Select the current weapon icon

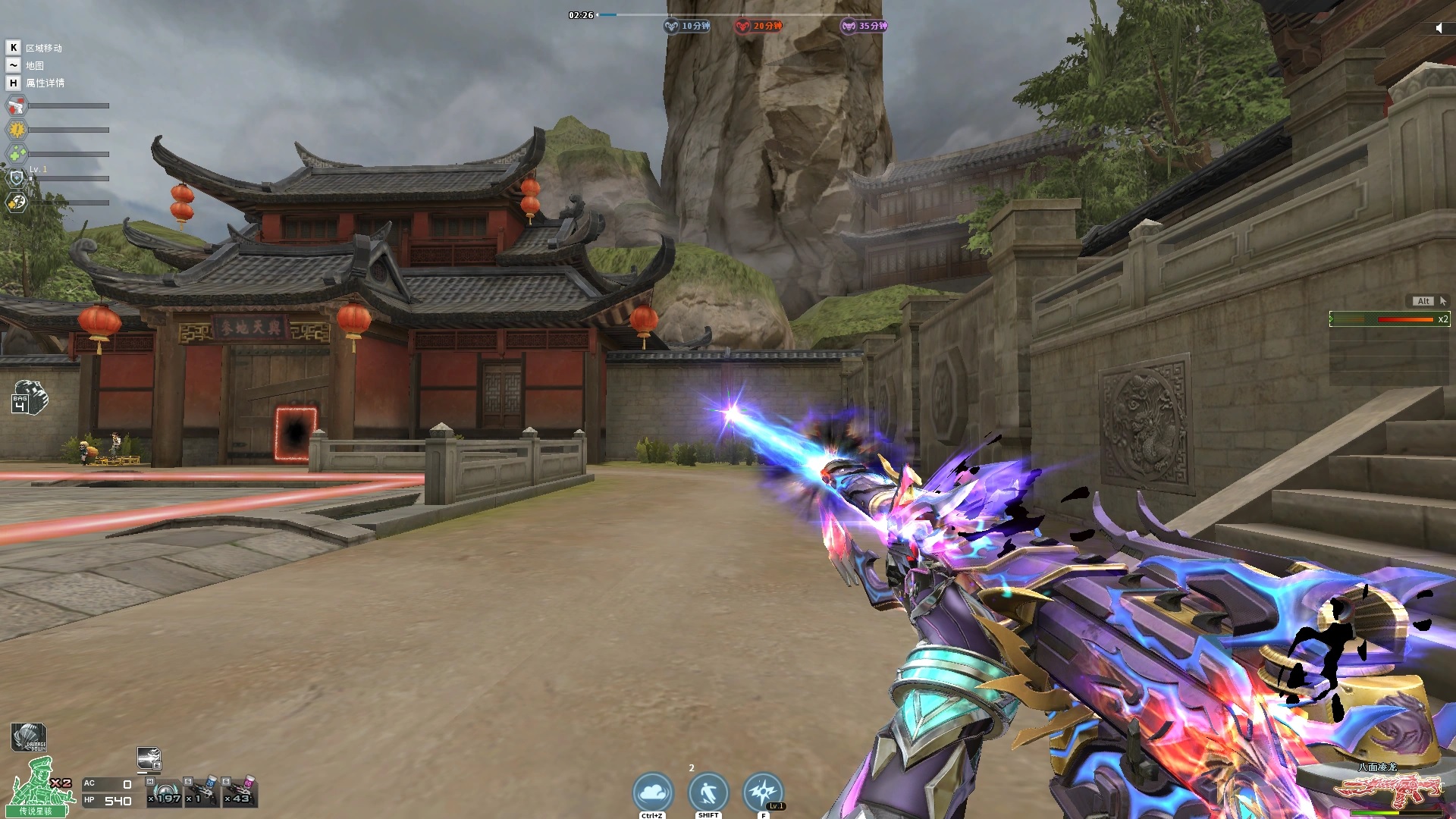pos(1388,789)
